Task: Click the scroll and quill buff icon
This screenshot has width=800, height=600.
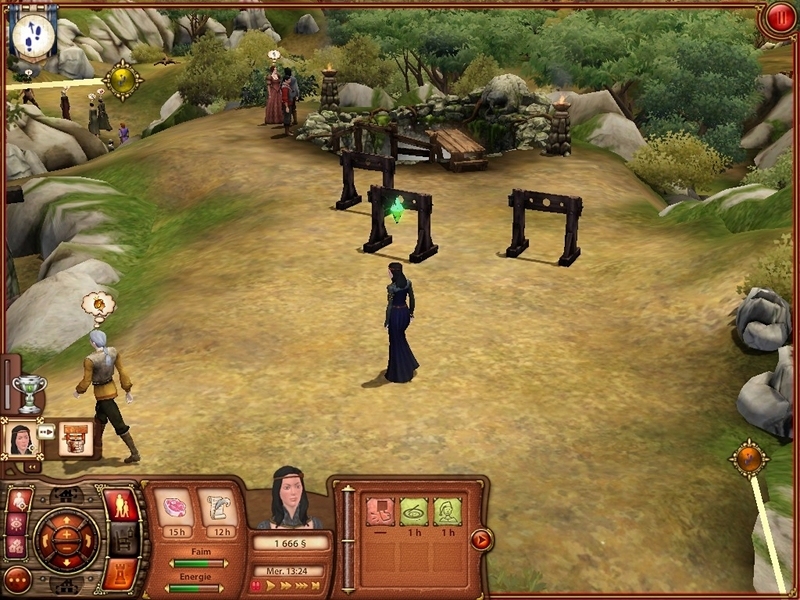Action: tap(221, 506)
